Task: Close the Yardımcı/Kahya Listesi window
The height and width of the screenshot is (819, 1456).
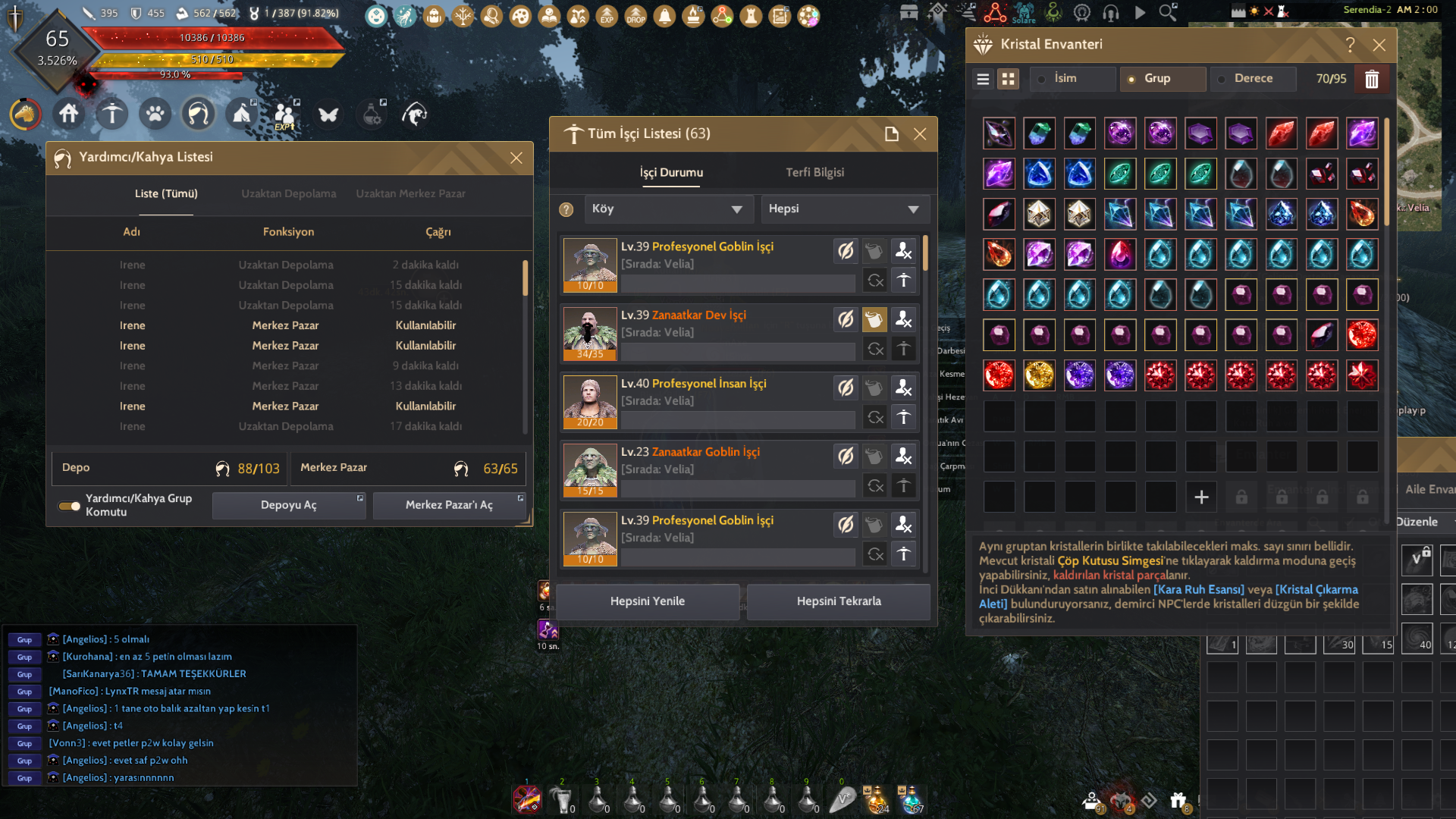Action: [516, 158]
